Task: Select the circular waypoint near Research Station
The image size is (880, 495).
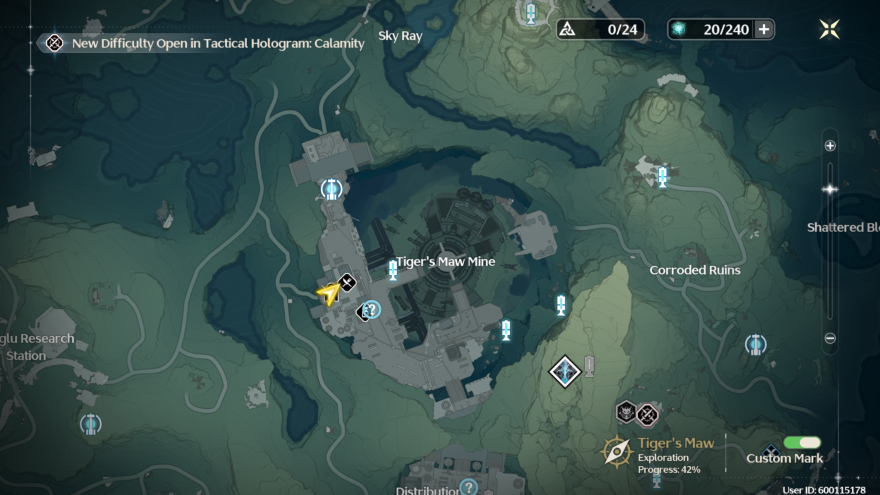Action: click(x=91, y=424)
